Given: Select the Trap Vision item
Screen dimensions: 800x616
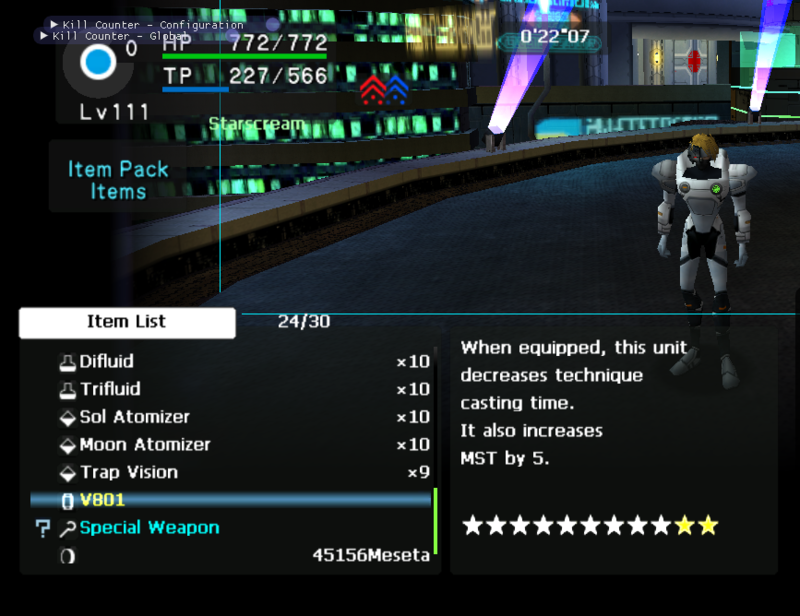Looking at the screenshot, I should pos(128,473).
